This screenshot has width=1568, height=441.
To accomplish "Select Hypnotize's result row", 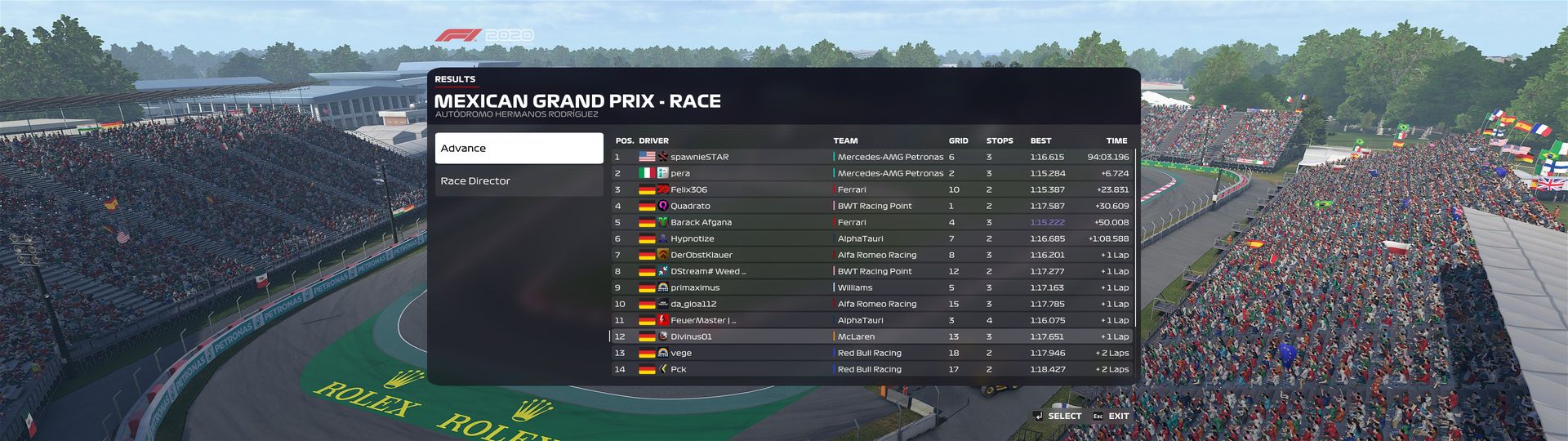I will 871,238.
